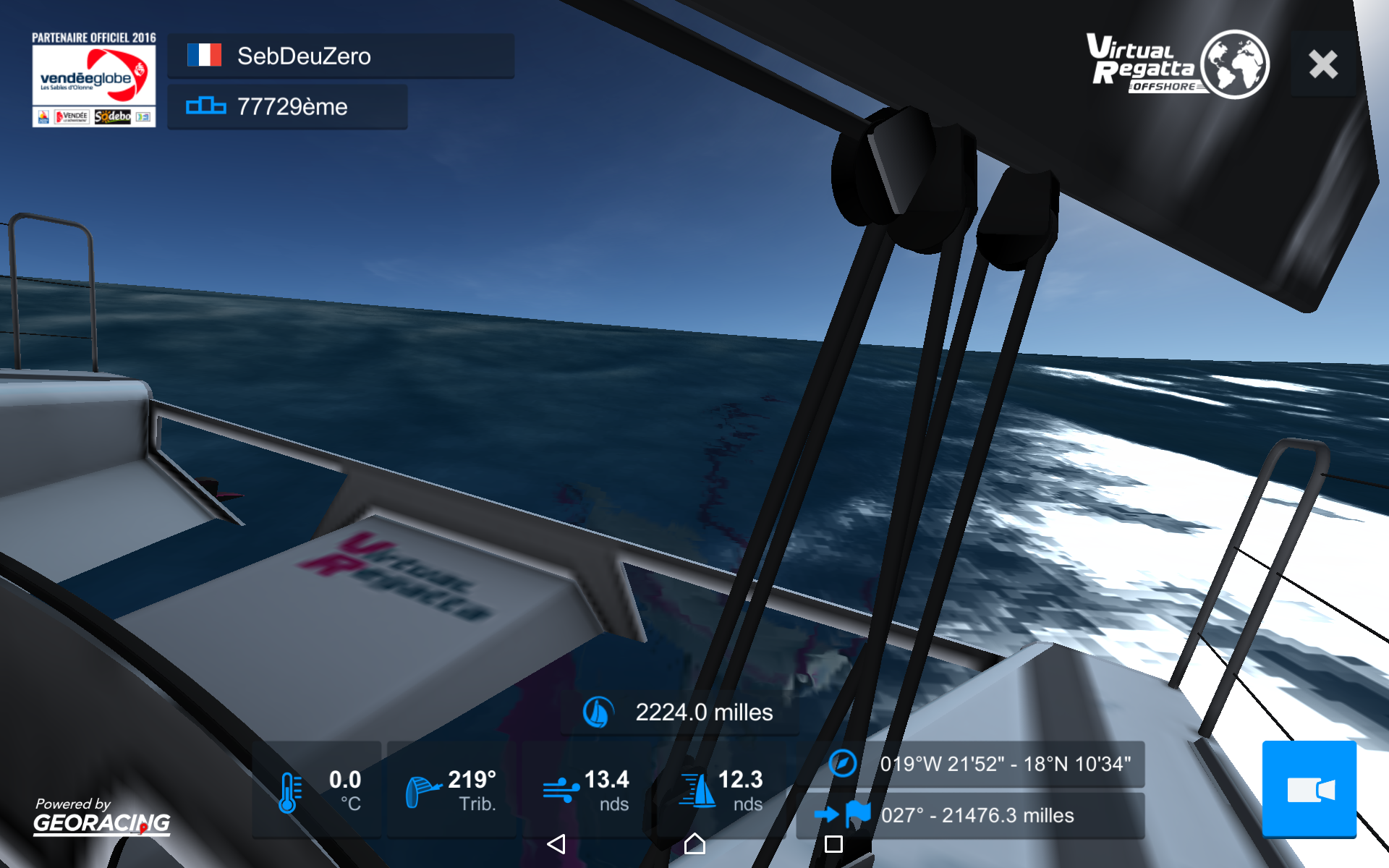Open Android recent apps square button

click(x=833, y=843)
